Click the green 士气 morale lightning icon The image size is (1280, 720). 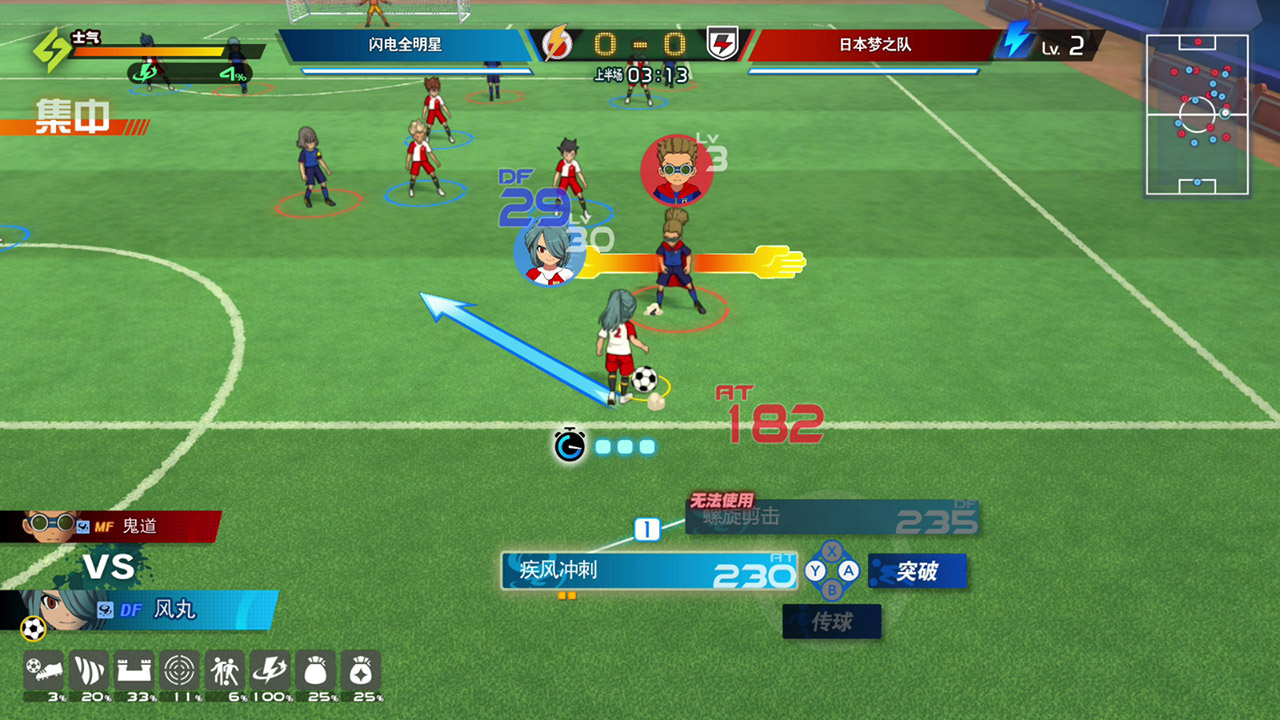click(x=52, y=48)
